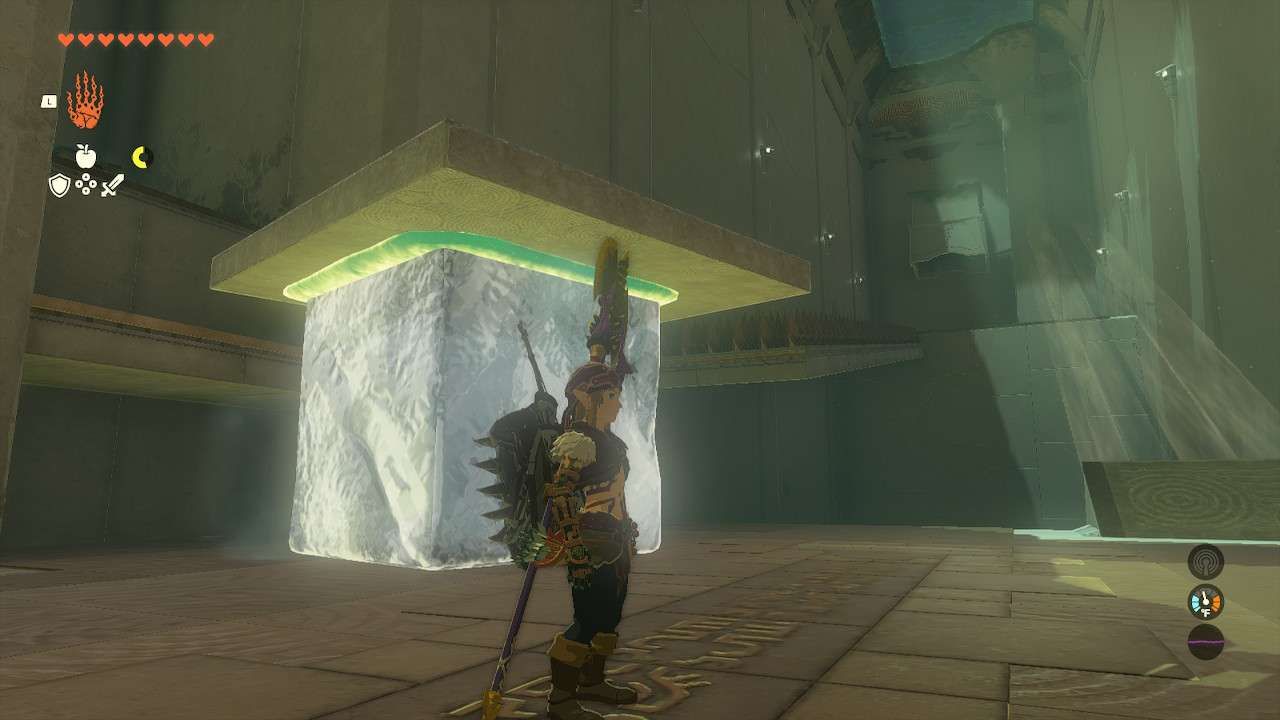
Task: Select the shield equipment icon
Action: (x=59, y=185)
